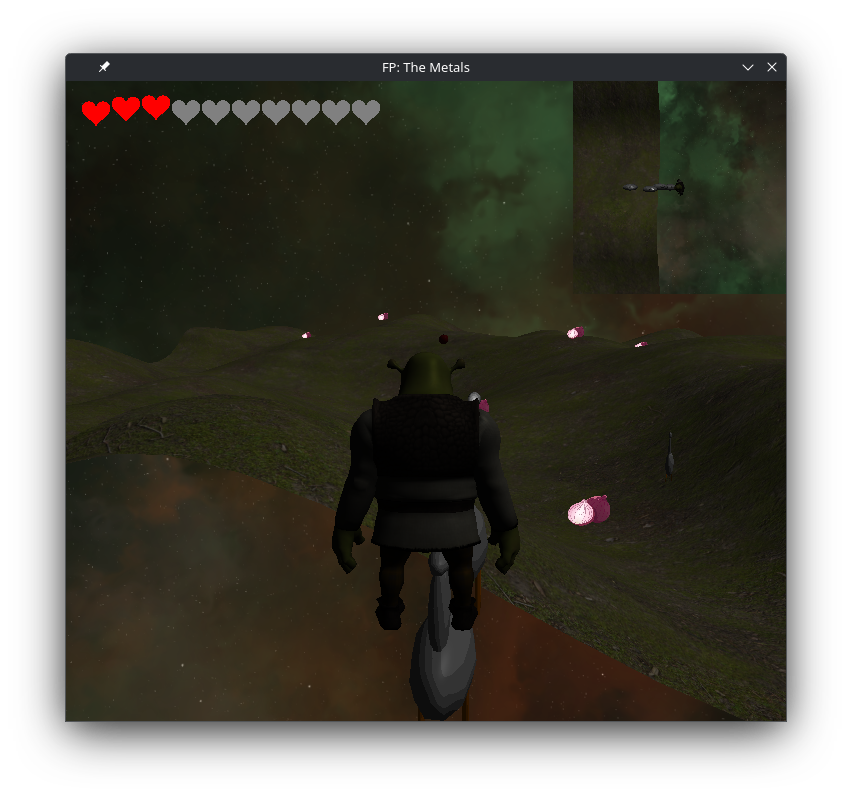The height and width of the screenshot is (799, 852).
Task: Close the FP: The Metals window
Action: coord(772,67)
